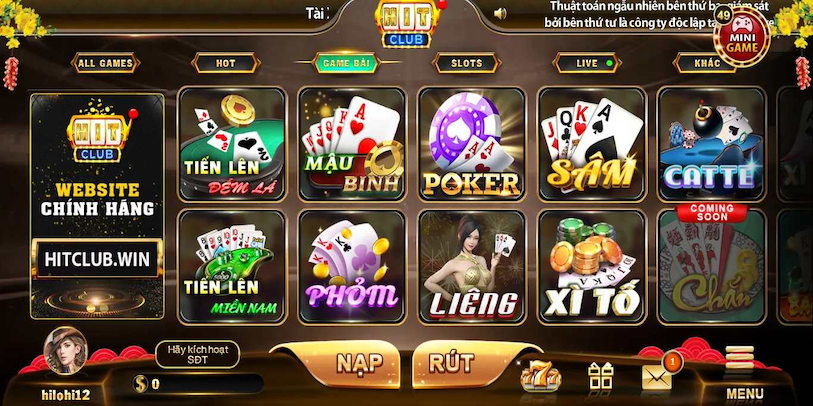Open the HOT games tab
This screenshot has width=813, height=406.
pos(226,63)
